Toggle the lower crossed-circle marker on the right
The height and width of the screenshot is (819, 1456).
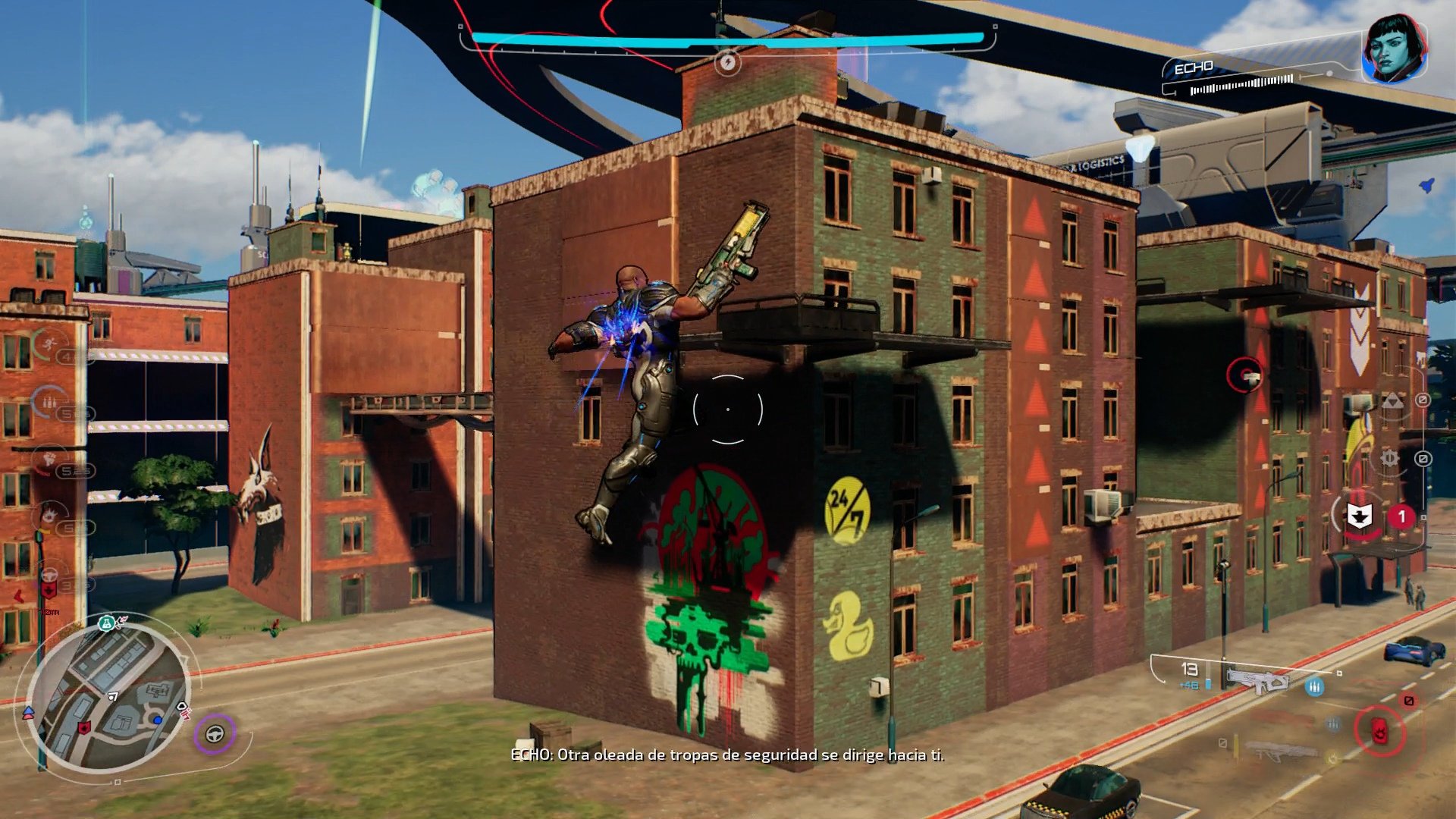pos(1423,459)
